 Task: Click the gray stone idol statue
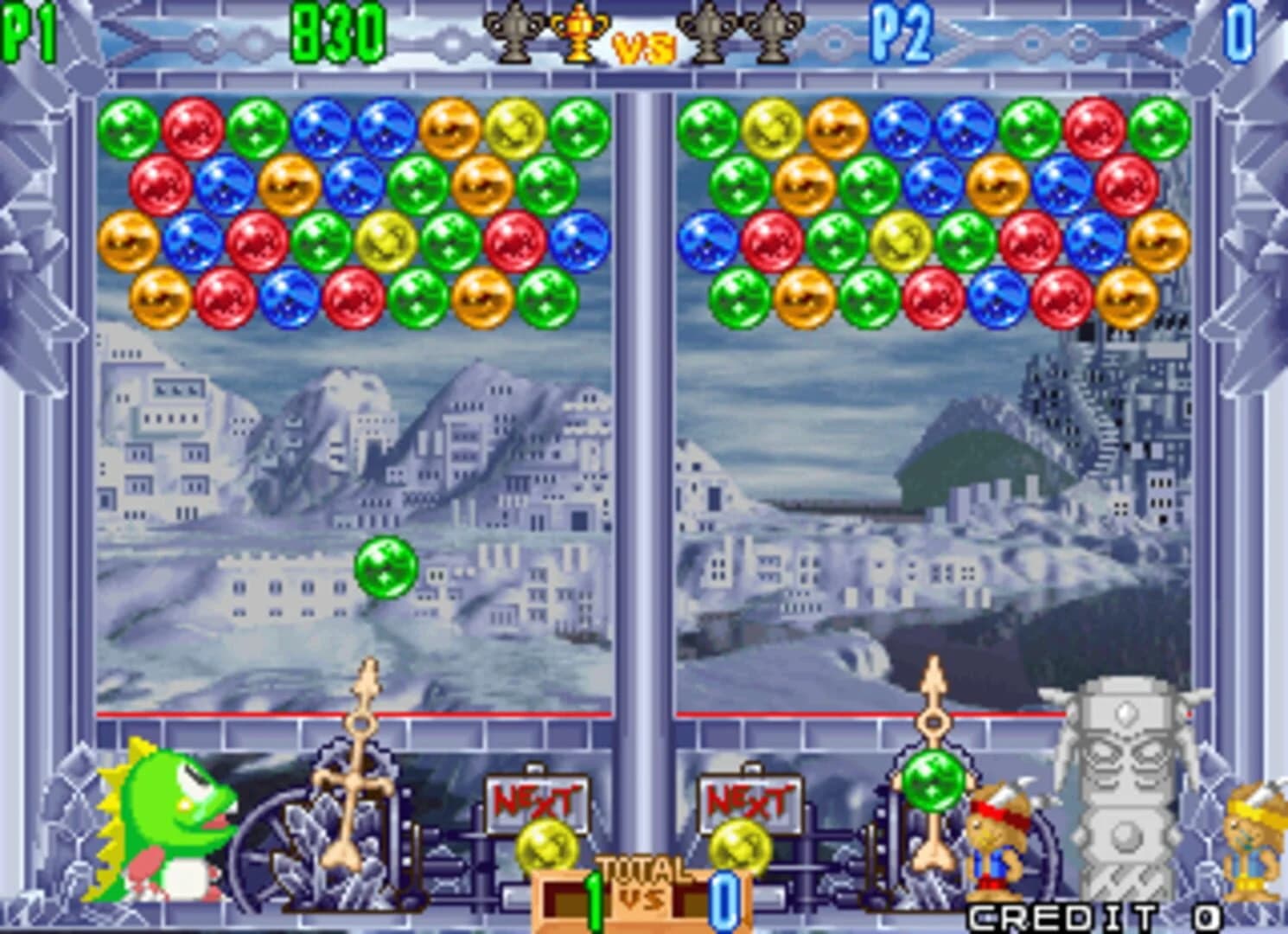pyautogui.click(x=1124, y=778)
